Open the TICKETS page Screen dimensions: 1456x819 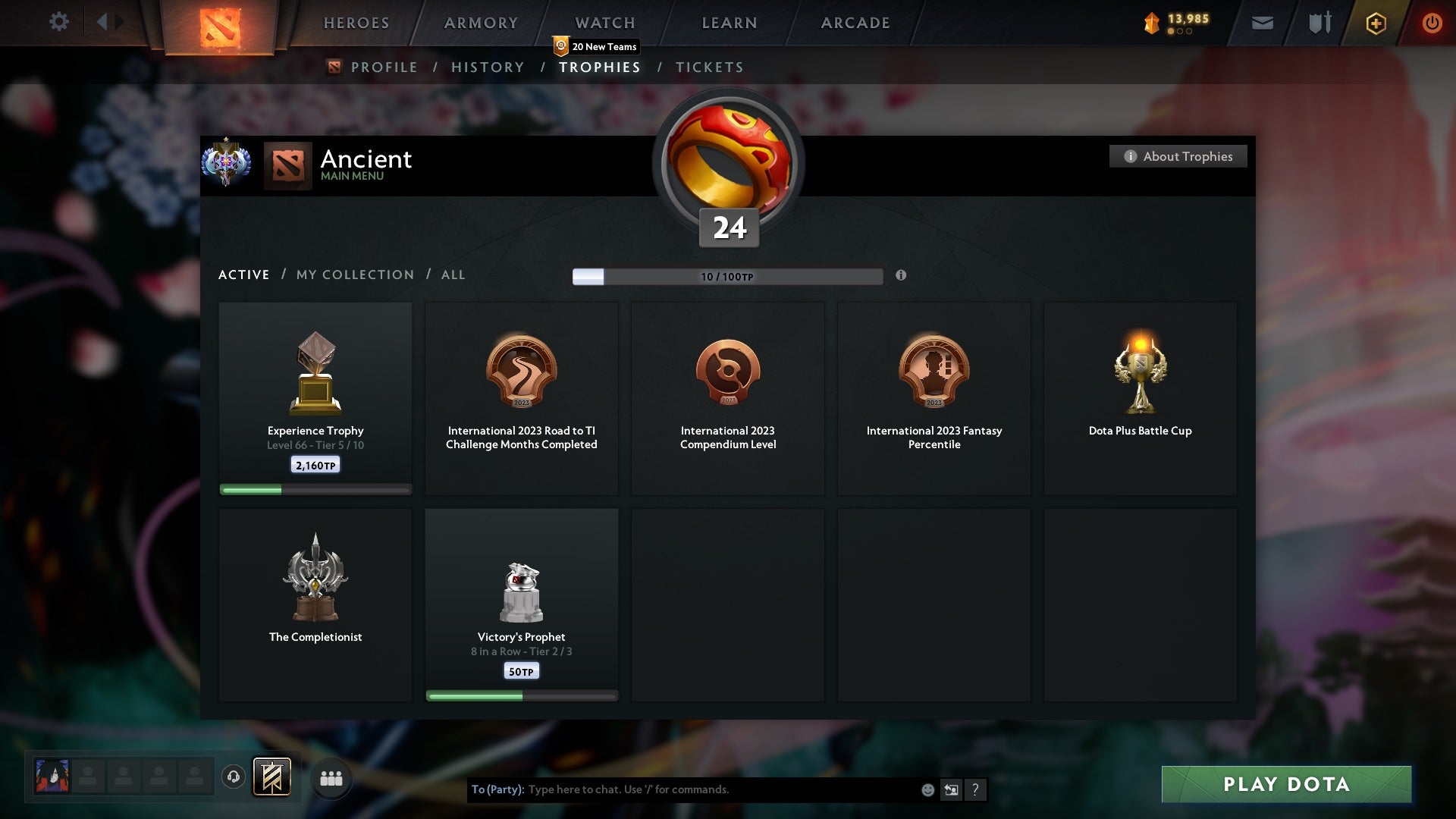(x=708, y=67)
